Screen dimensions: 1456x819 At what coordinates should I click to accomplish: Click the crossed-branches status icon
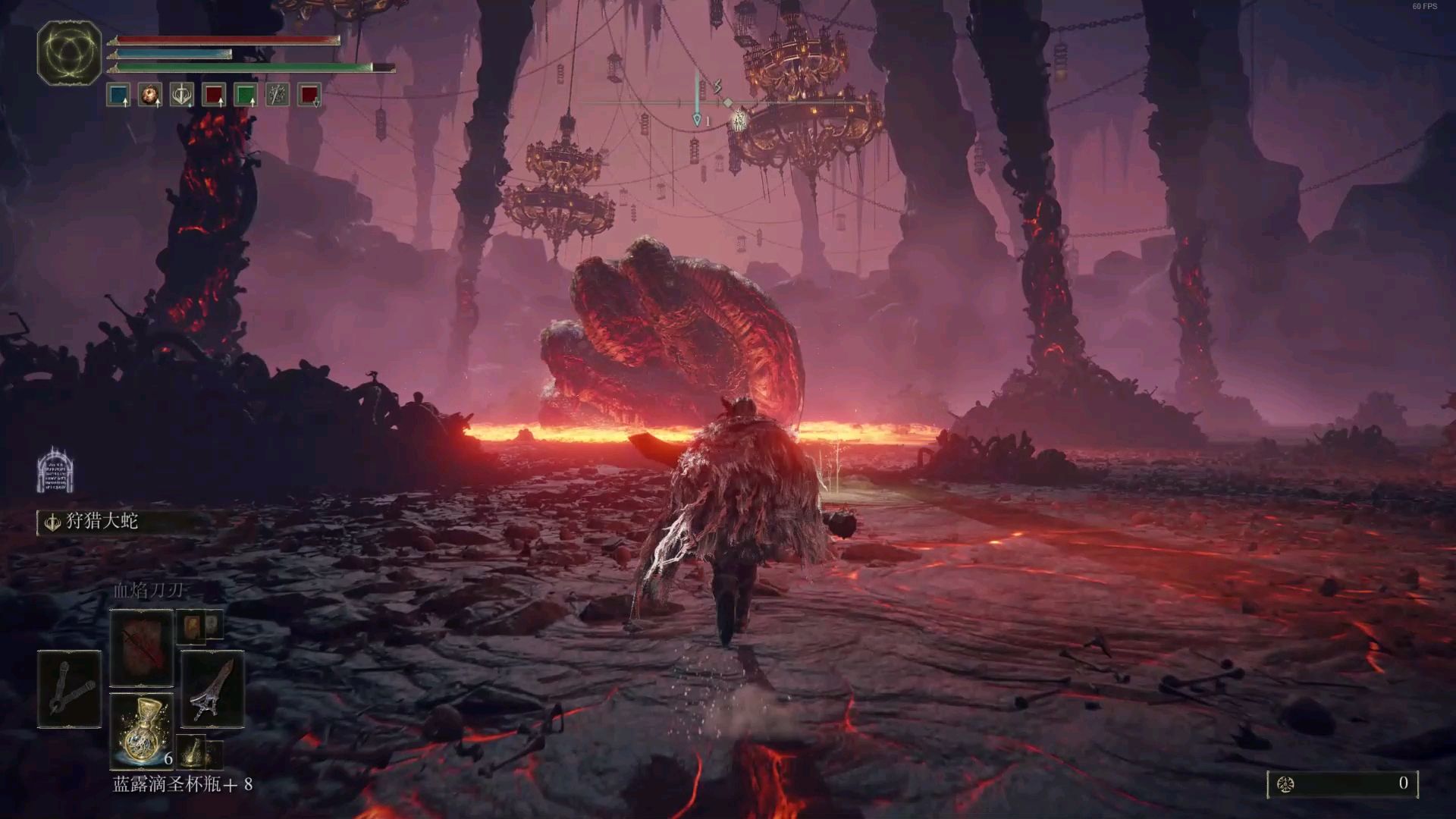[278, 96]
